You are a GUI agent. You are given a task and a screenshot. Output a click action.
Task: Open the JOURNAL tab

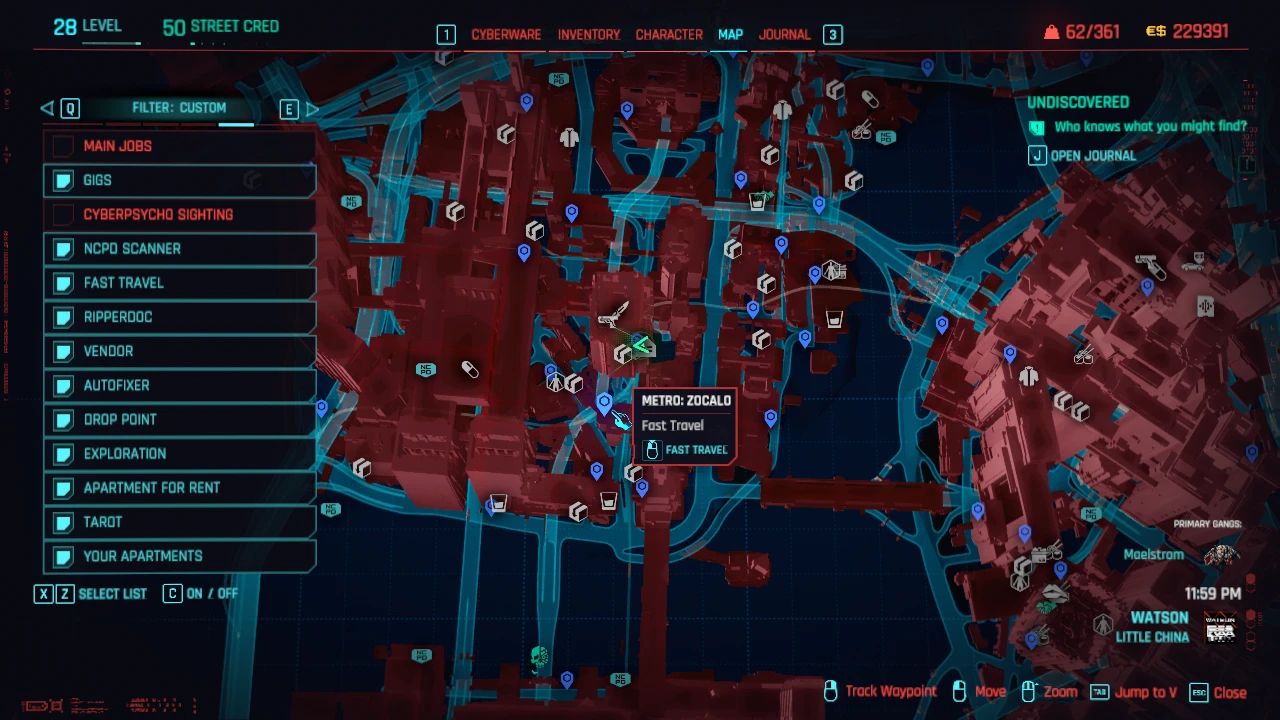(x=784, y=34)
